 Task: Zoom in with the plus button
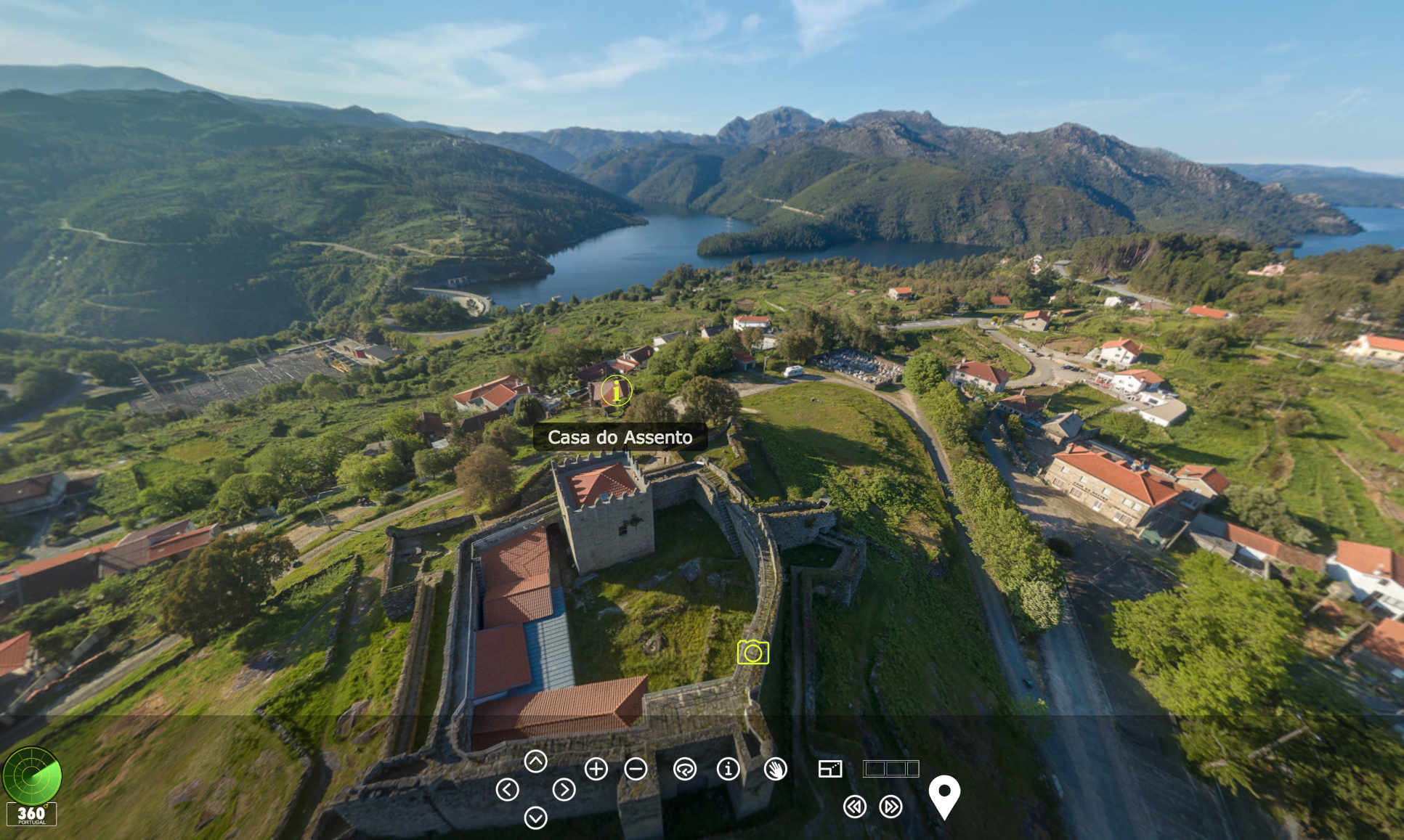(x=596, y=770)
